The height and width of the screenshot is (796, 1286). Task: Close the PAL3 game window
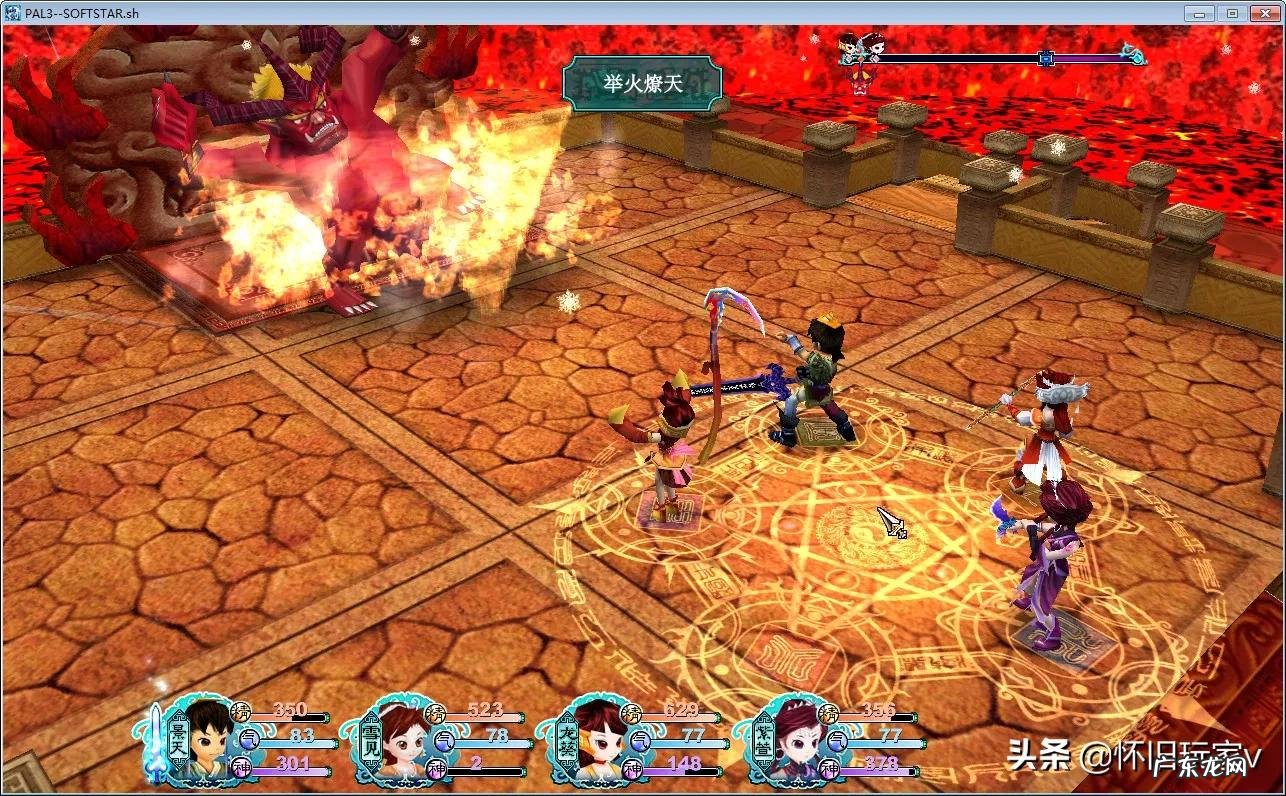[1264, 13]
